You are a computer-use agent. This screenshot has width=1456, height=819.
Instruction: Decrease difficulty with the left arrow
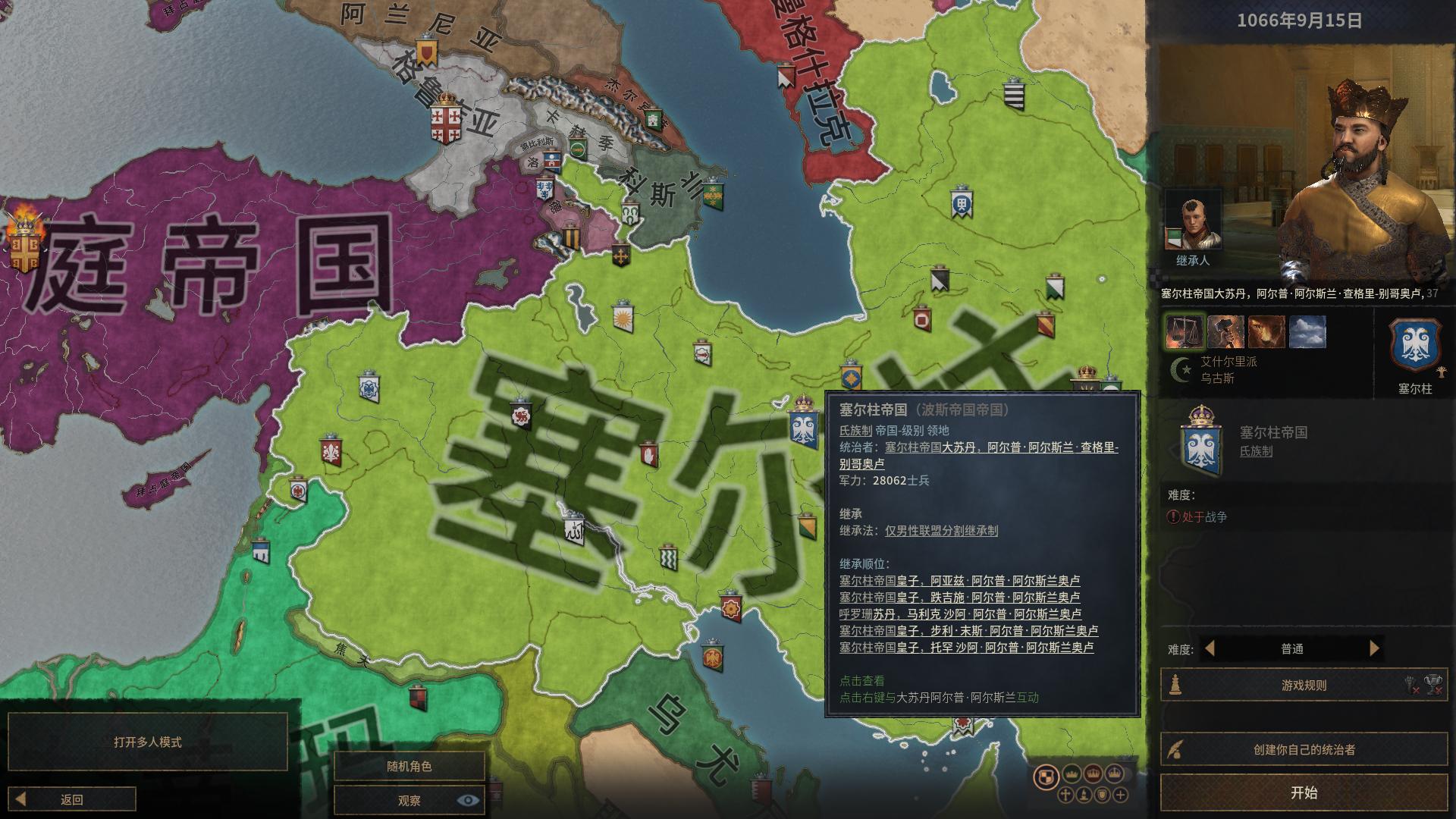1211,648
